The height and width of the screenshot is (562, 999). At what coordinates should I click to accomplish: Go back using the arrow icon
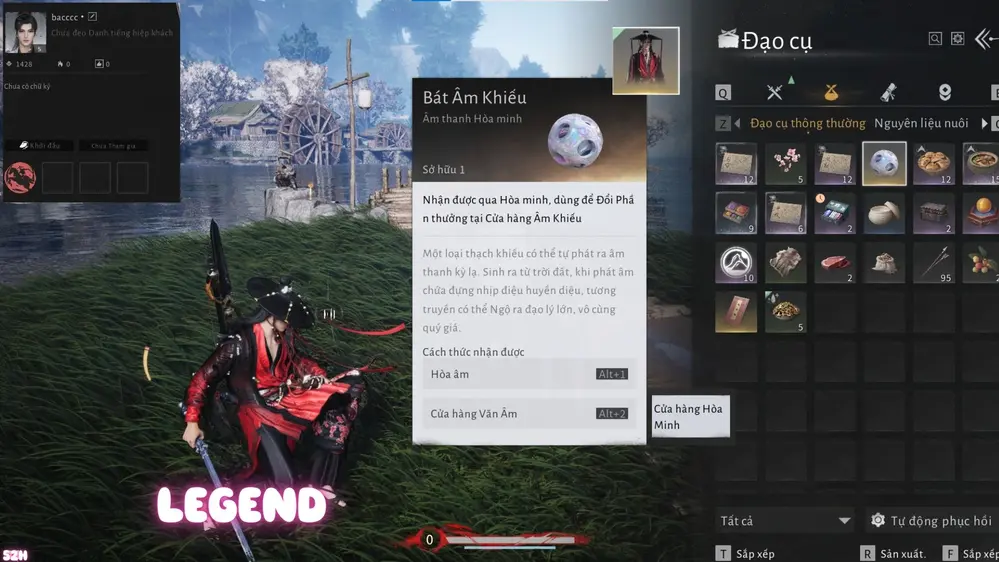pyautogui.click(x=985, y=39)
